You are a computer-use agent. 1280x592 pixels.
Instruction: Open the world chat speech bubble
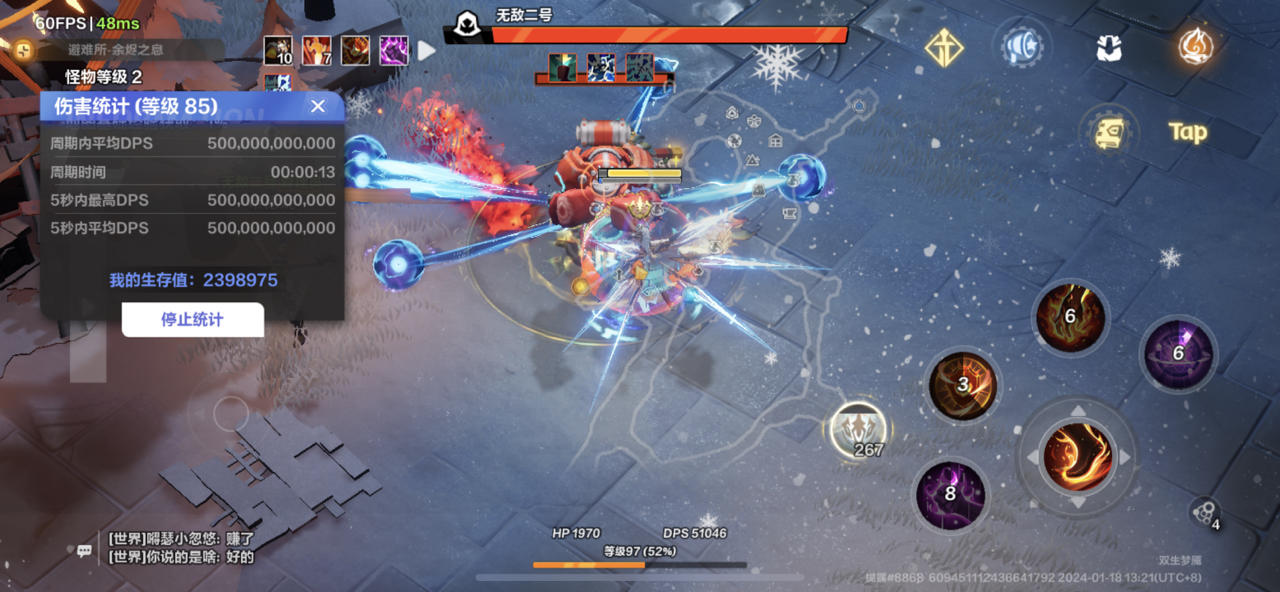point(85,550)
